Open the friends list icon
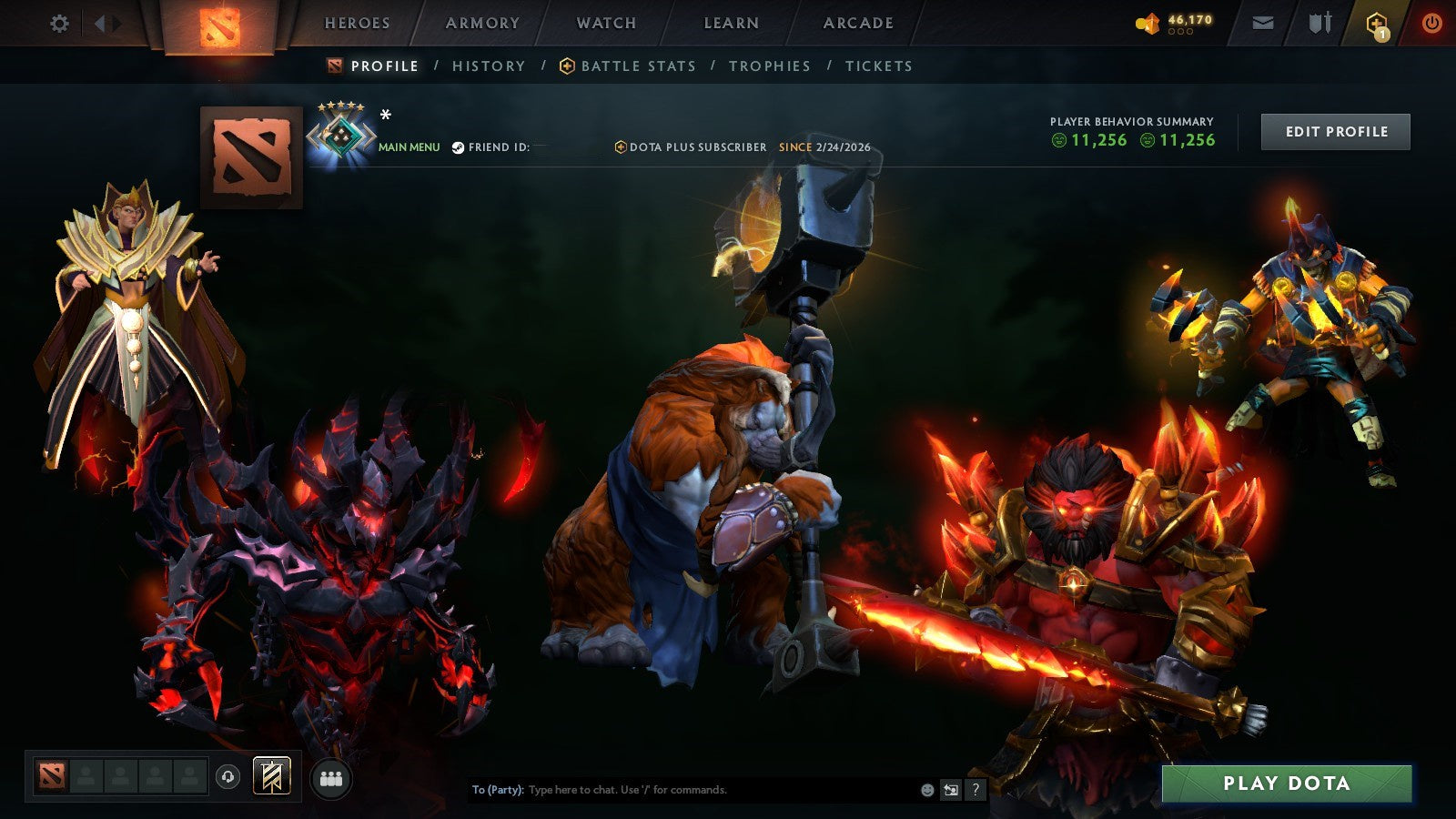Viewport: 1456px width, 819px height. click(x=332, y=779)
